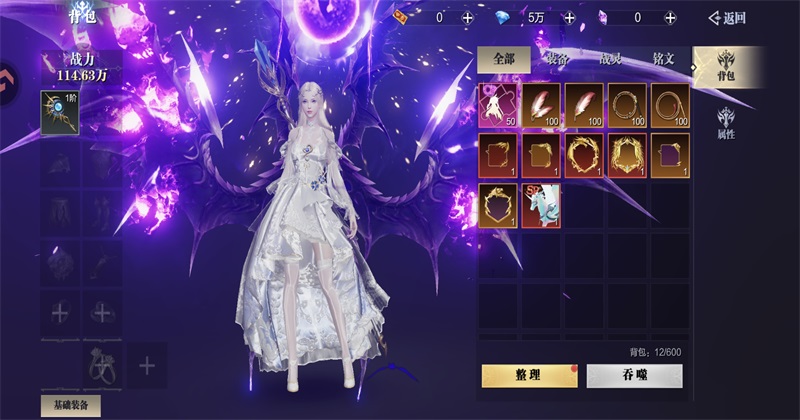Viewport: 800px width, 420px height.
Task: Select the pink character shard item
Action: (497, 105)
